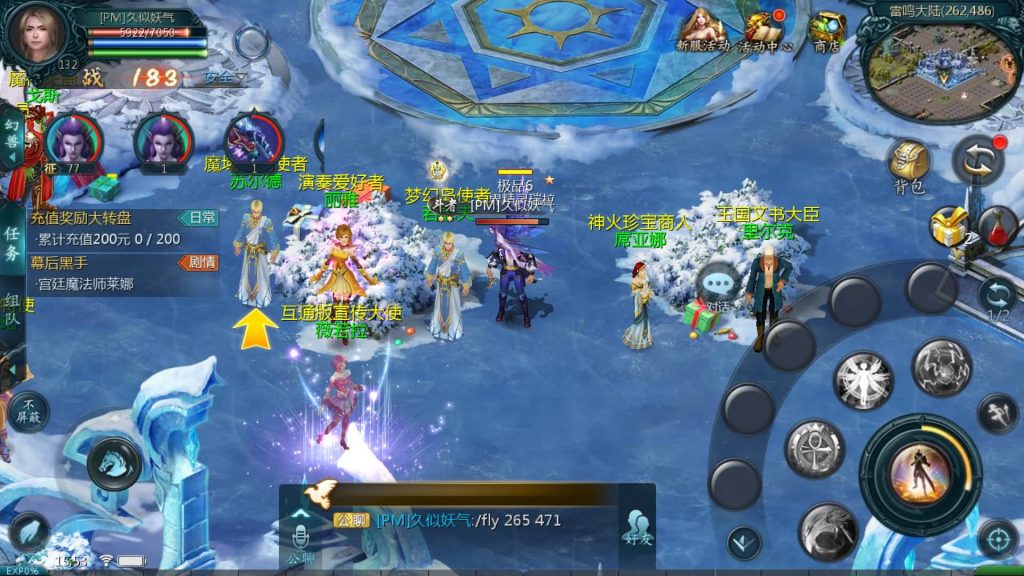
Task: Tap the 对话 talk speech bubble
Action: (x=718, y=283)
